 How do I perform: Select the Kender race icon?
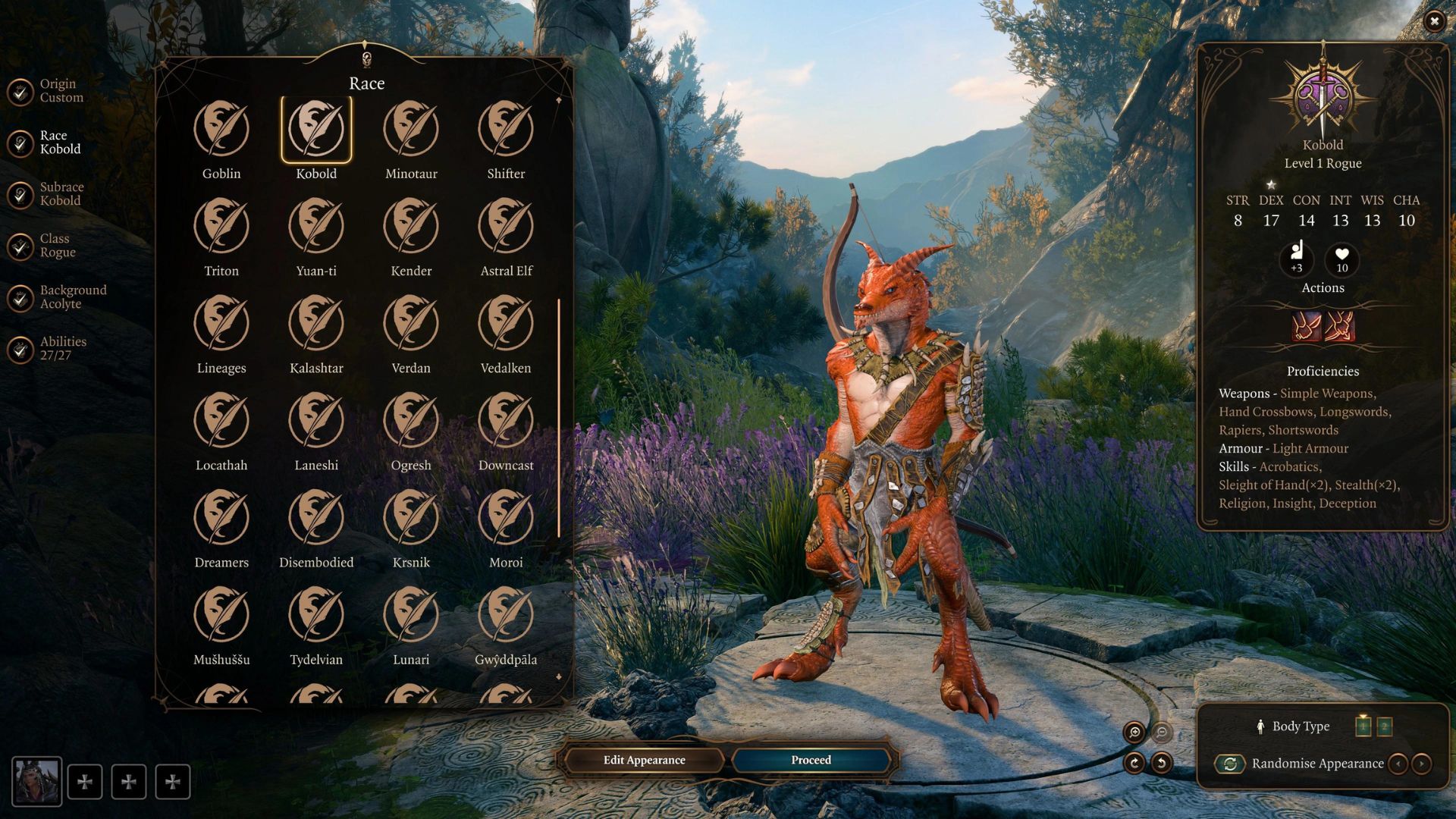pos(411,227)
